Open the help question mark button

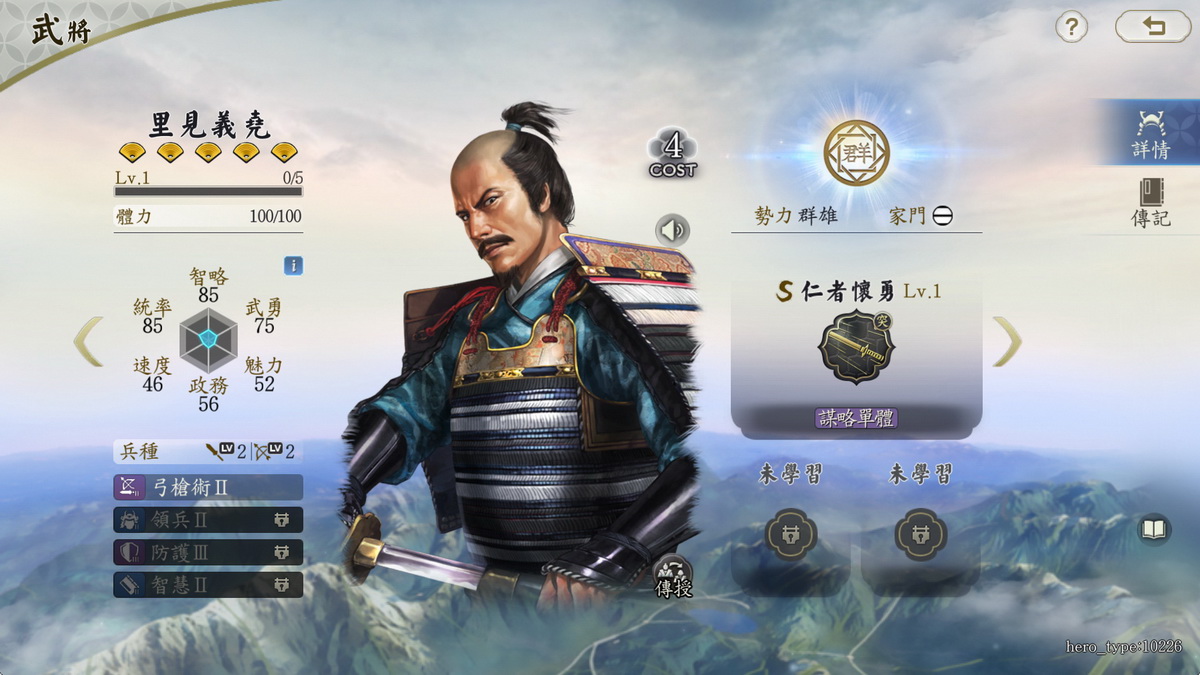(1071, 27)
